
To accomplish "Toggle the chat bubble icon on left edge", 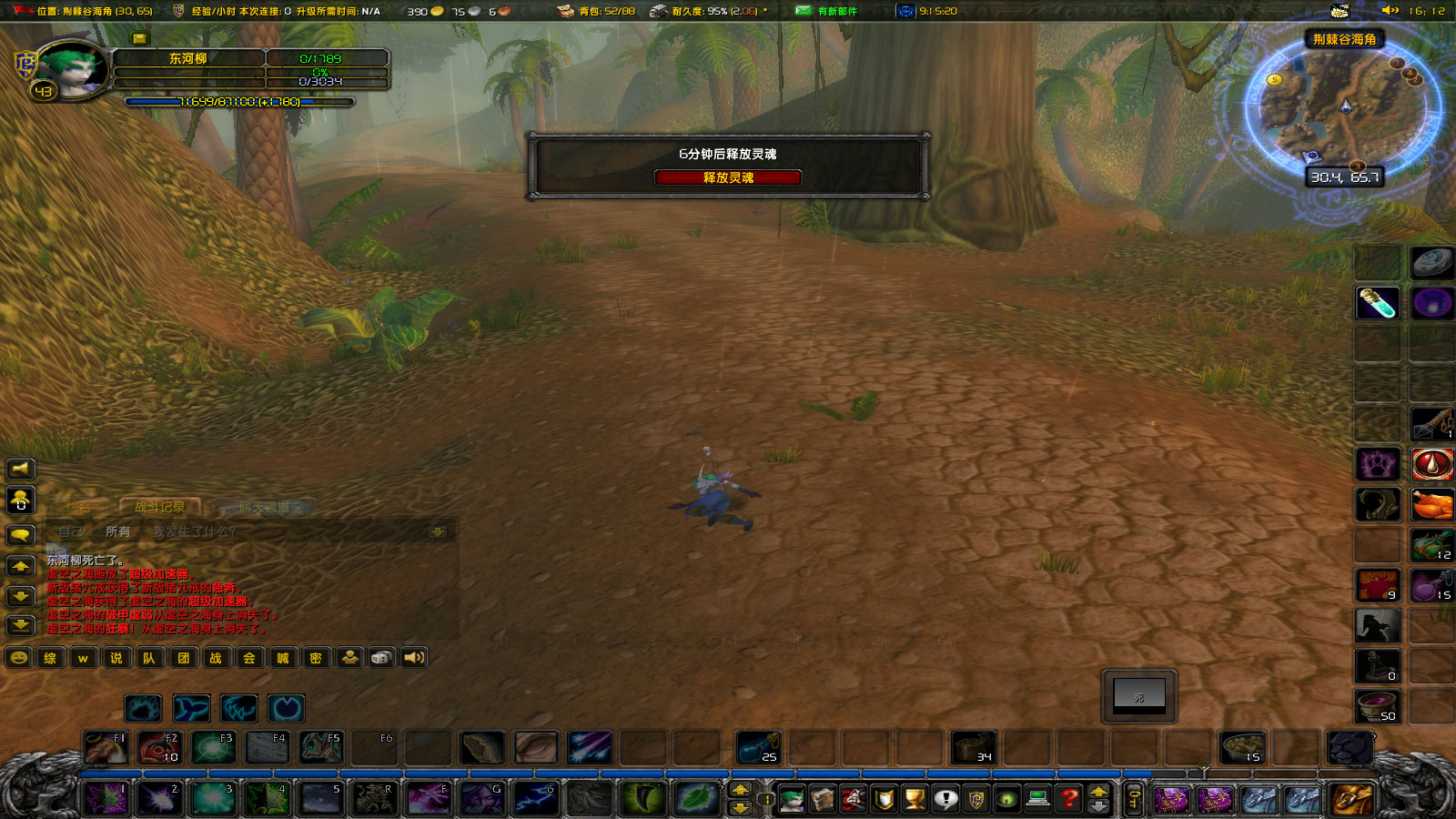I will point(21,535).
